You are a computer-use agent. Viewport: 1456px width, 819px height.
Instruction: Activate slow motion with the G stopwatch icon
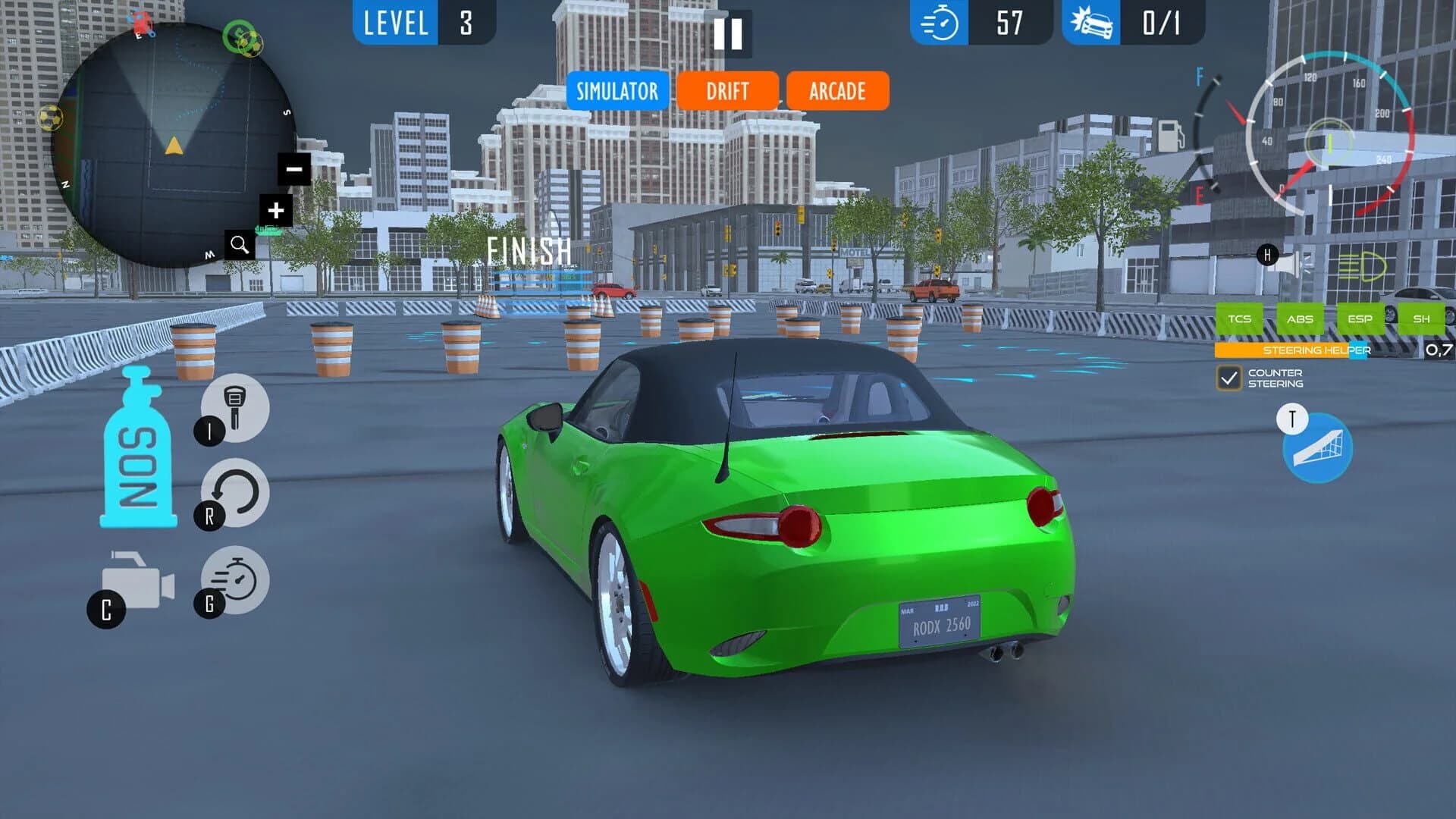point(235,580)
